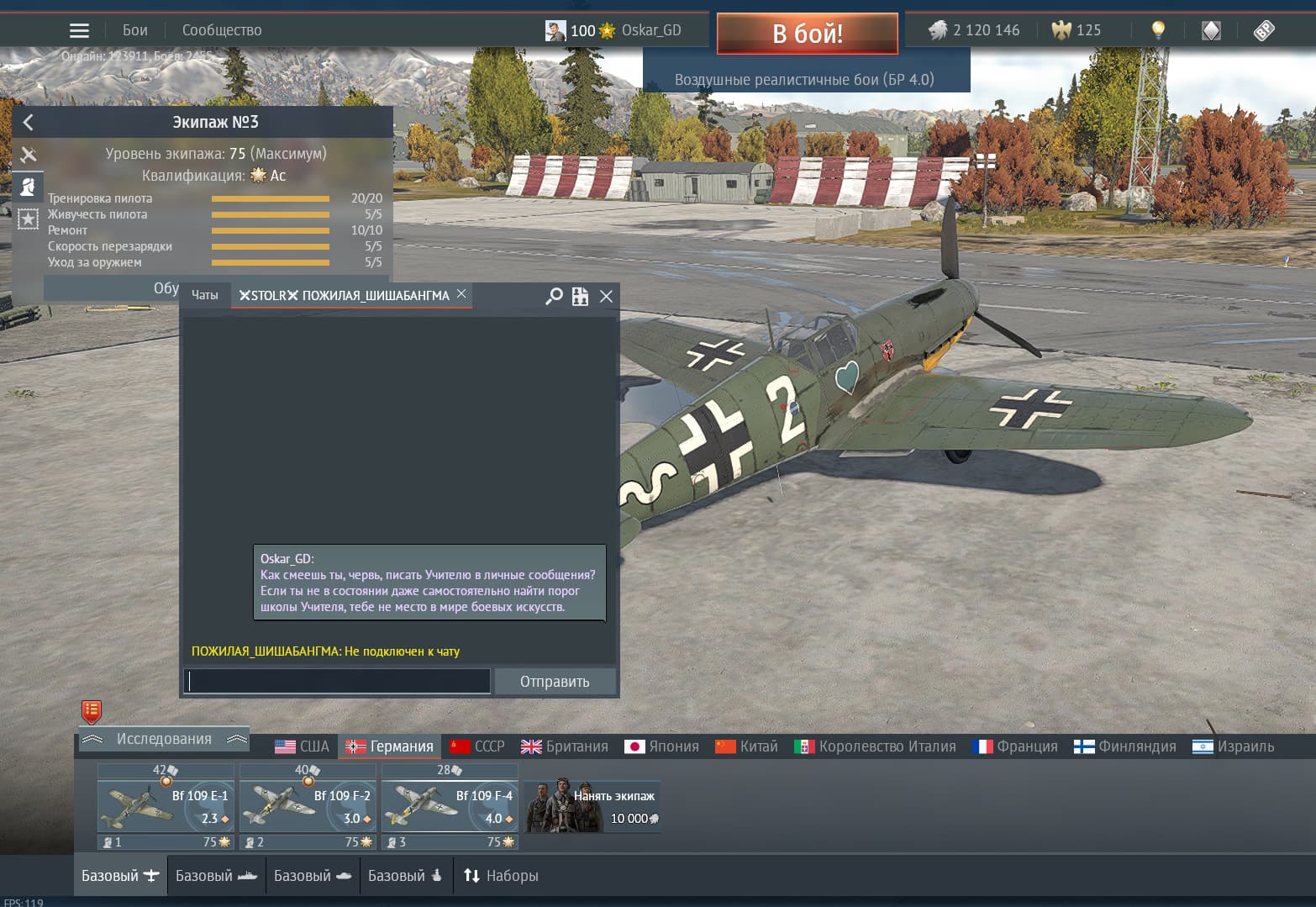Screen dimensions: 1316x907
Task: Close the ПОЖИЛАЯ_ШИШАБАНГМА chat tab
Action: 461,294
